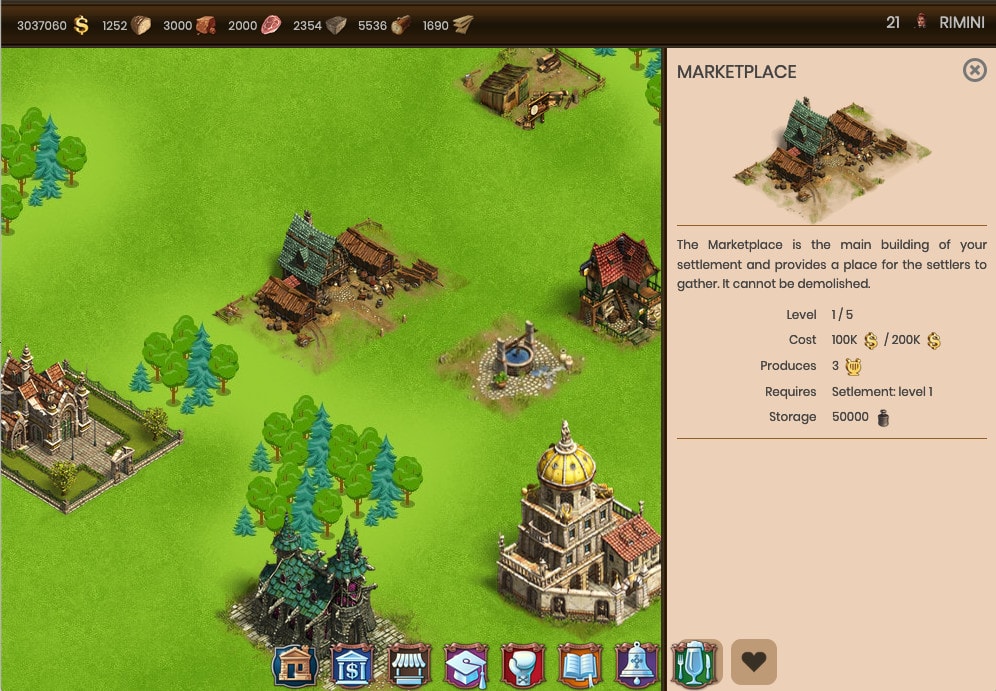This screenshot has height=691, width=996.
Task: Open the market stall category
Action: point(408,665)
